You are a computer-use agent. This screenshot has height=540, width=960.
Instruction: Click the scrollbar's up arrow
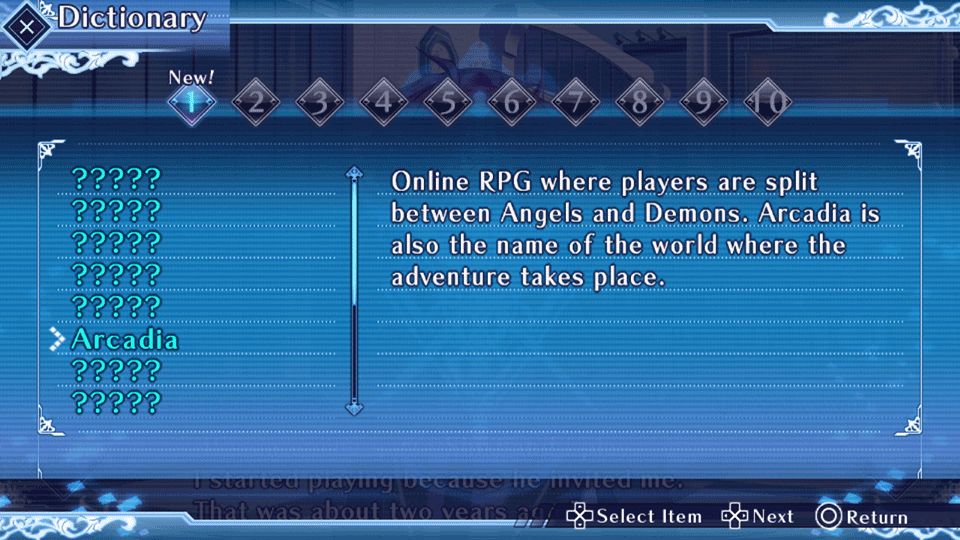(x=353, y=173)
